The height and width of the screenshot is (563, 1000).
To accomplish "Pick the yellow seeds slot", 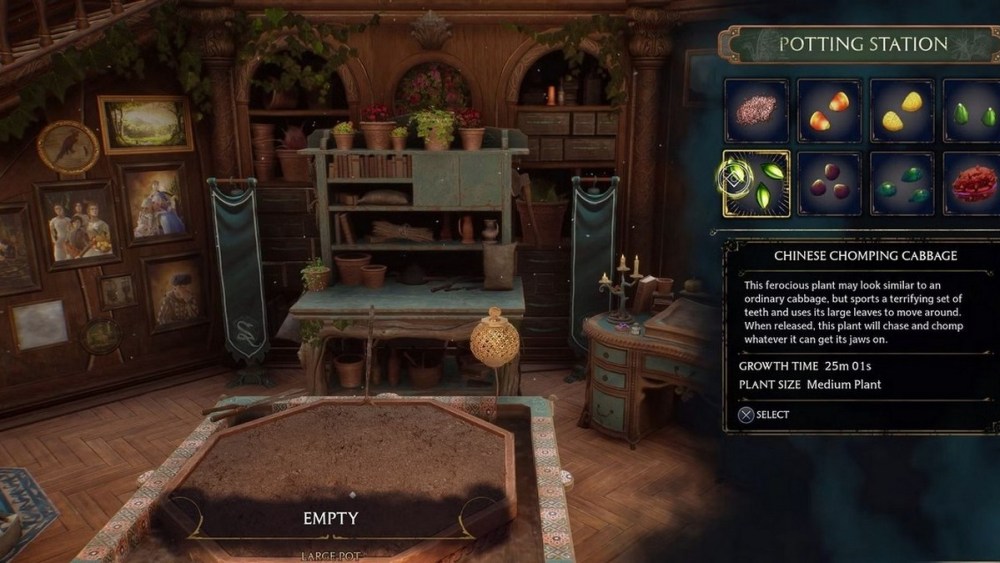I will click(902, 111).
